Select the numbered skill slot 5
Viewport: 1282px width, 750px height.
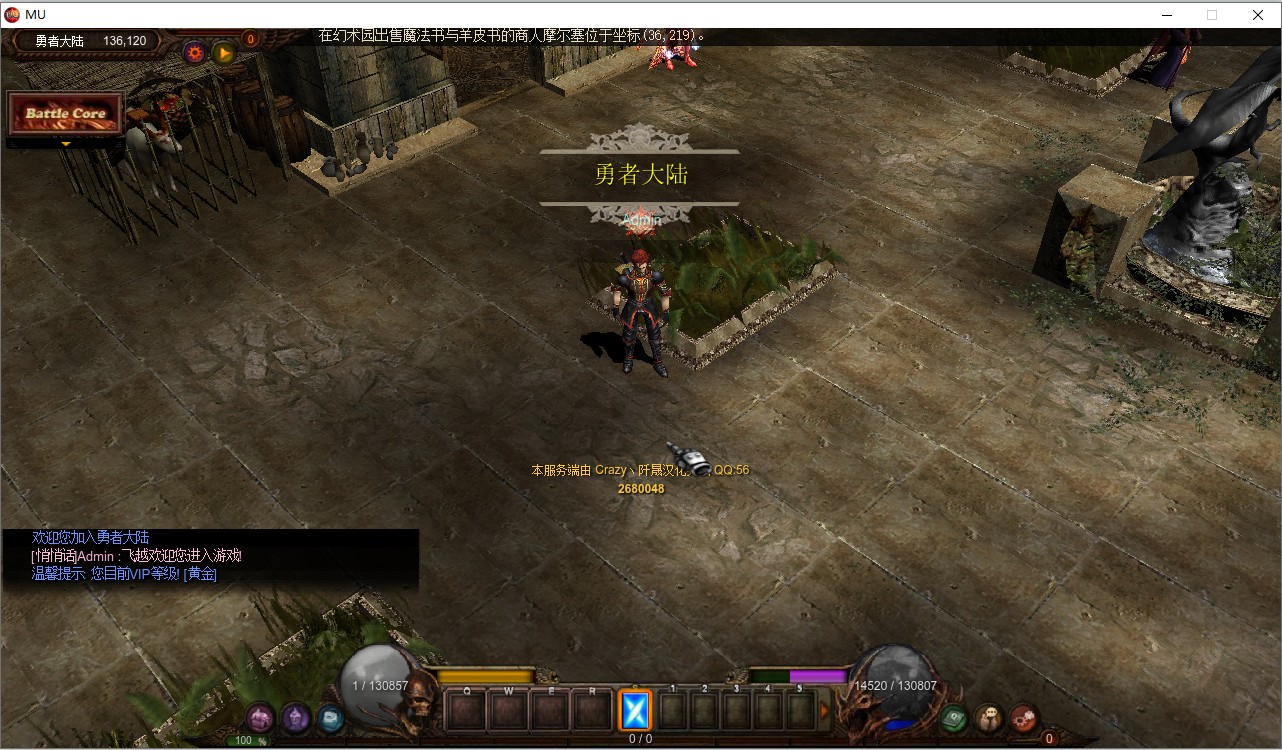[800, 711]
